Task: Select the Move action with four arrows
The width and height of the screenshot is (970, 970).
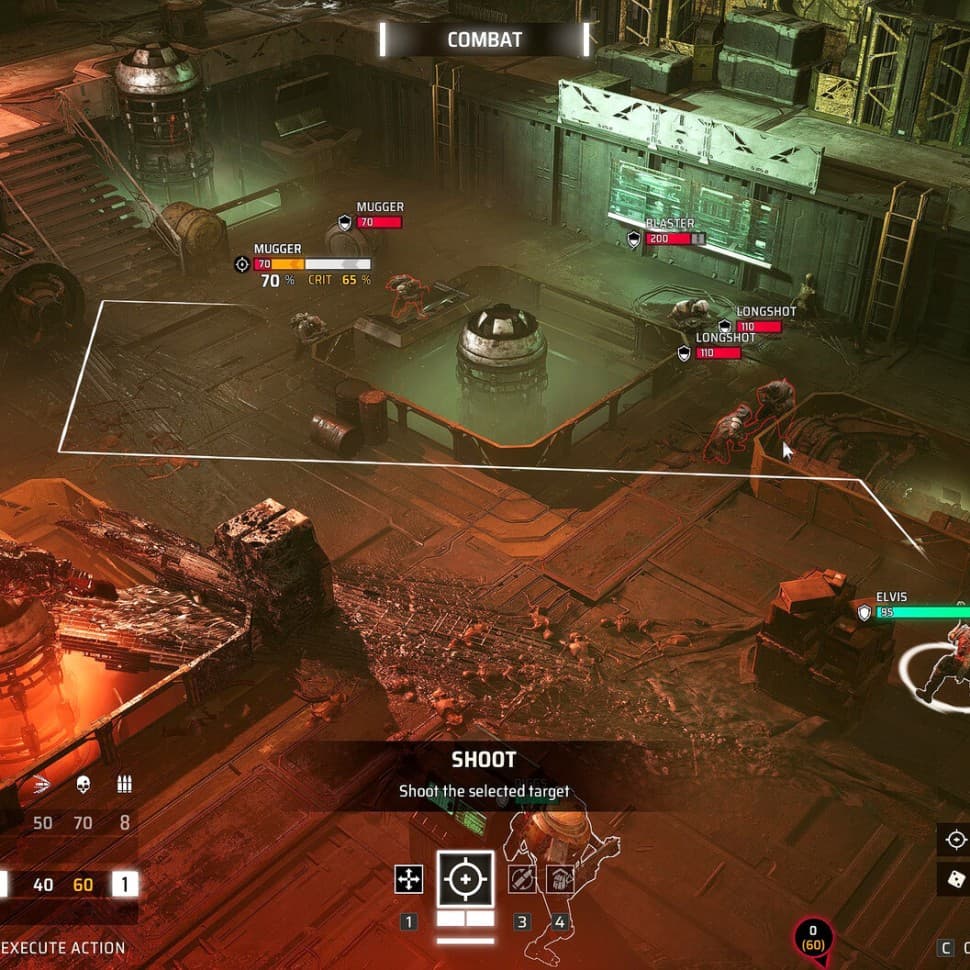Action: (x=409, y=879)
